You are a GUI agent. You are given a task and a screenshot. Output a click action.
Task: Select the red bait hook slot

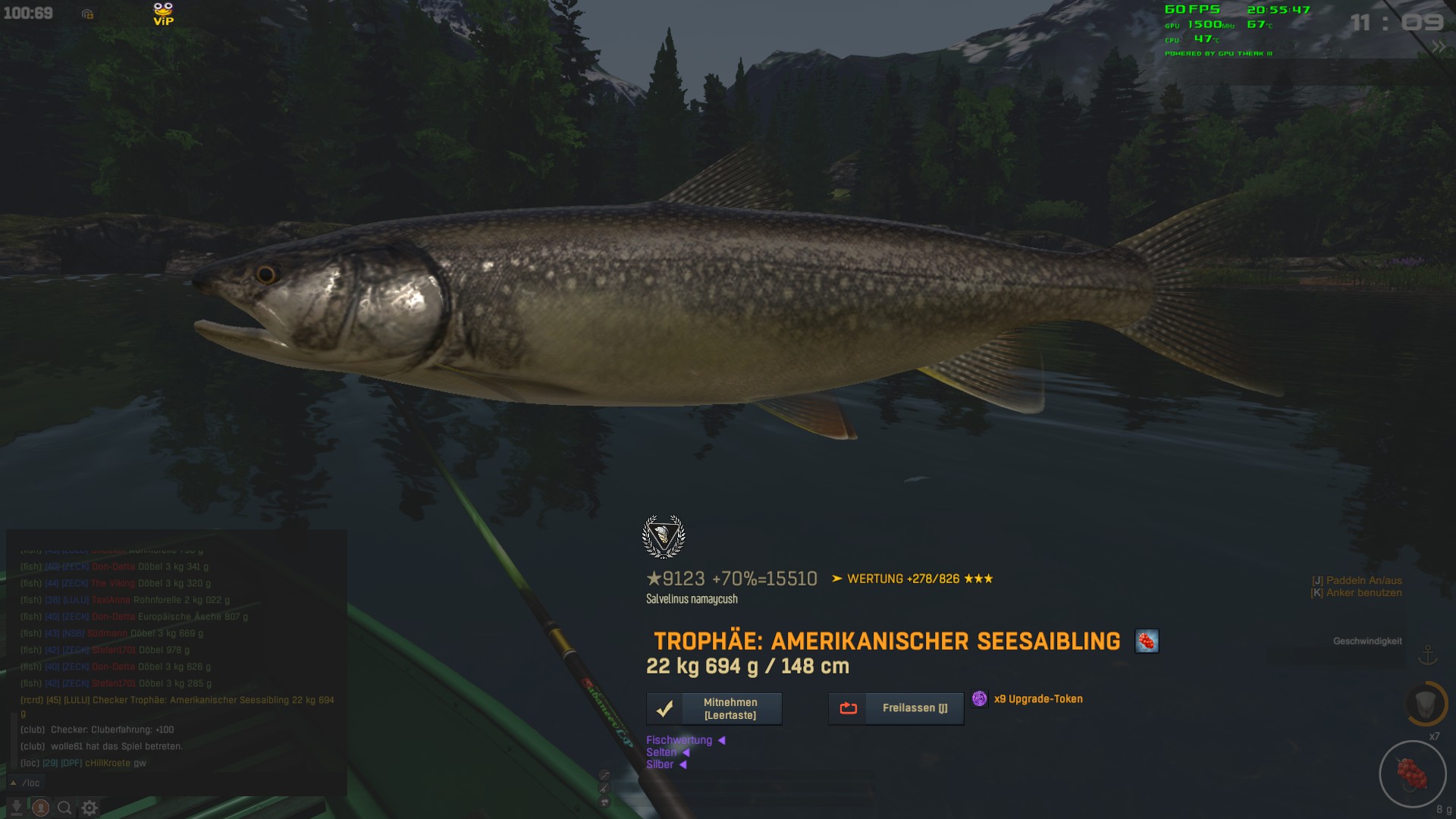[x=1412, y=774]
